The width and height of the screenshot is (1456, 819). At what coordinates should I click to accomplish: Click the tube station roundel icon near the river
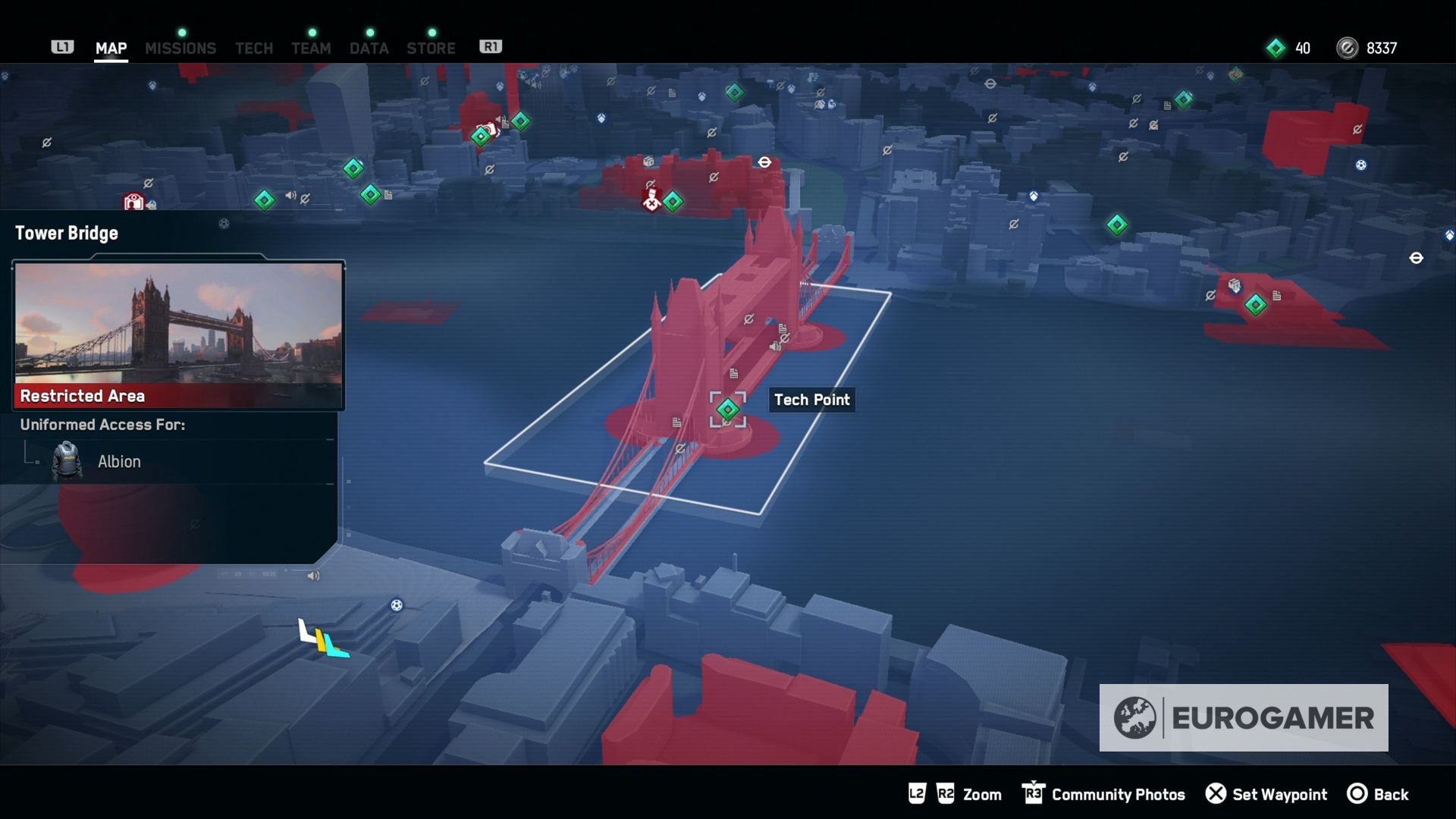point(764,162)
